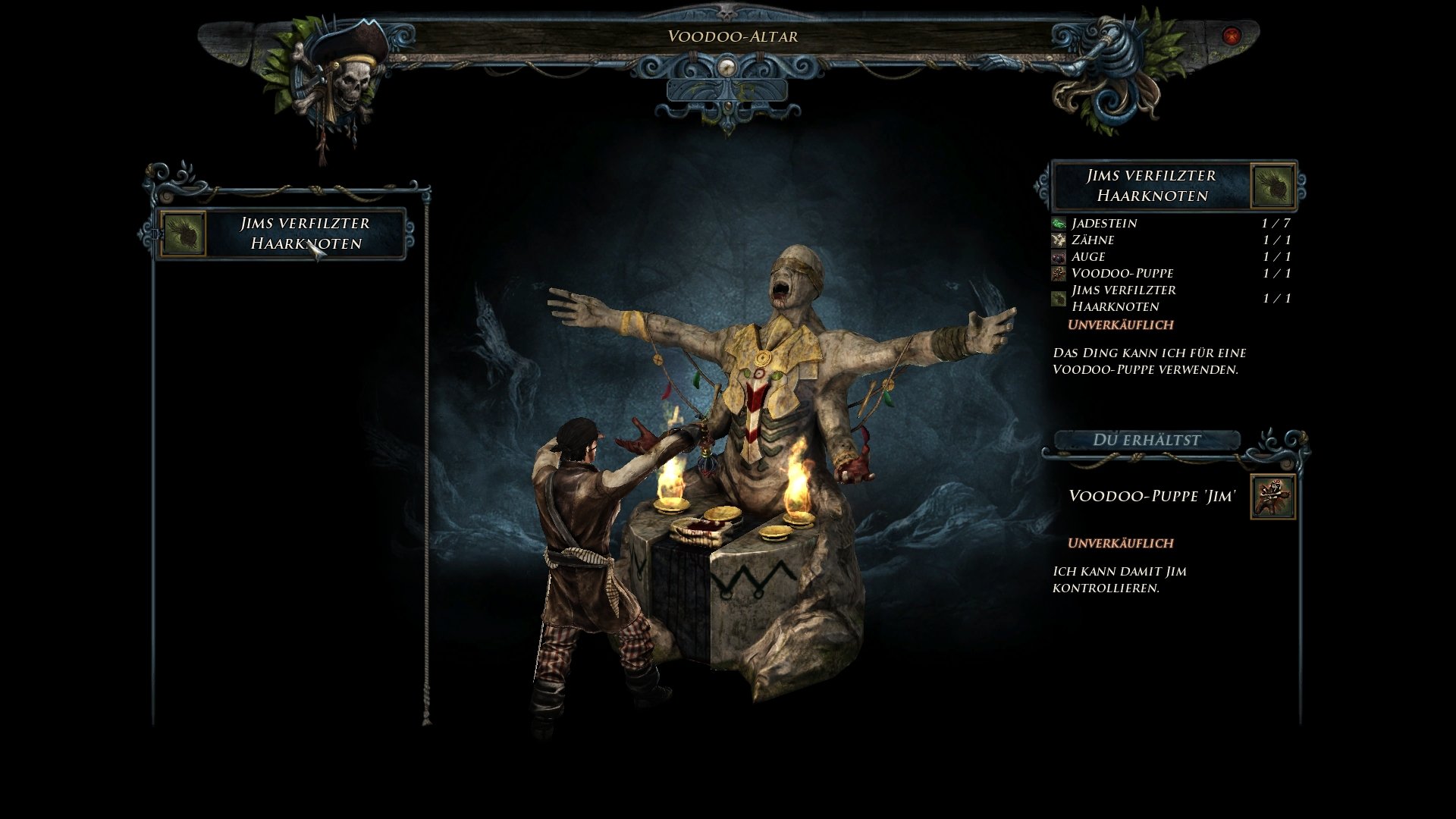Select Jims verfilzter Haarknoten recipe entry
The image size is (1456, 819).
(282, 234)
